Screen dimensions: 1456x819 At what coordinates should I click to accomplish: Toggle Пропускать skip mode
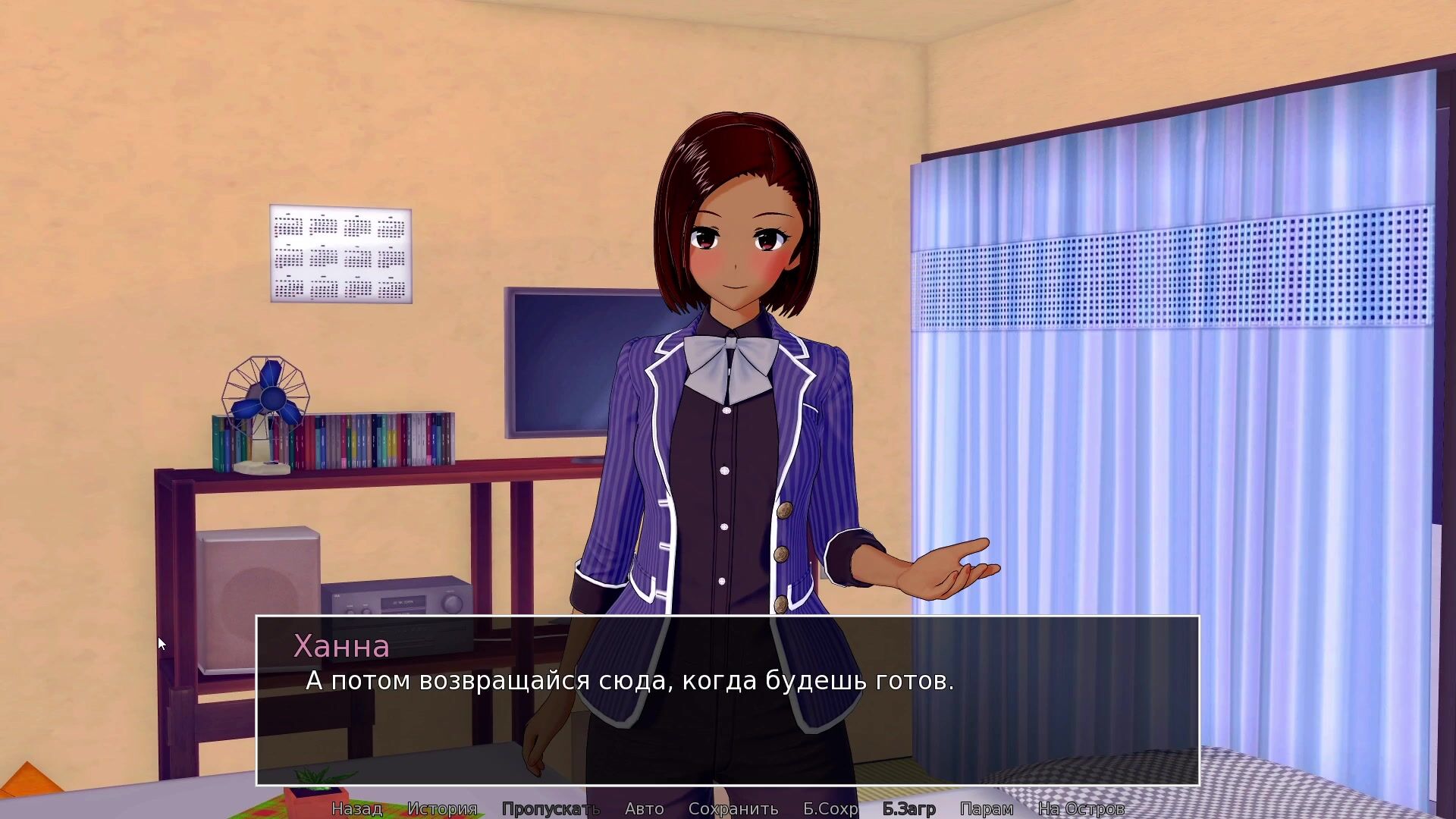(x=551, y=809)
